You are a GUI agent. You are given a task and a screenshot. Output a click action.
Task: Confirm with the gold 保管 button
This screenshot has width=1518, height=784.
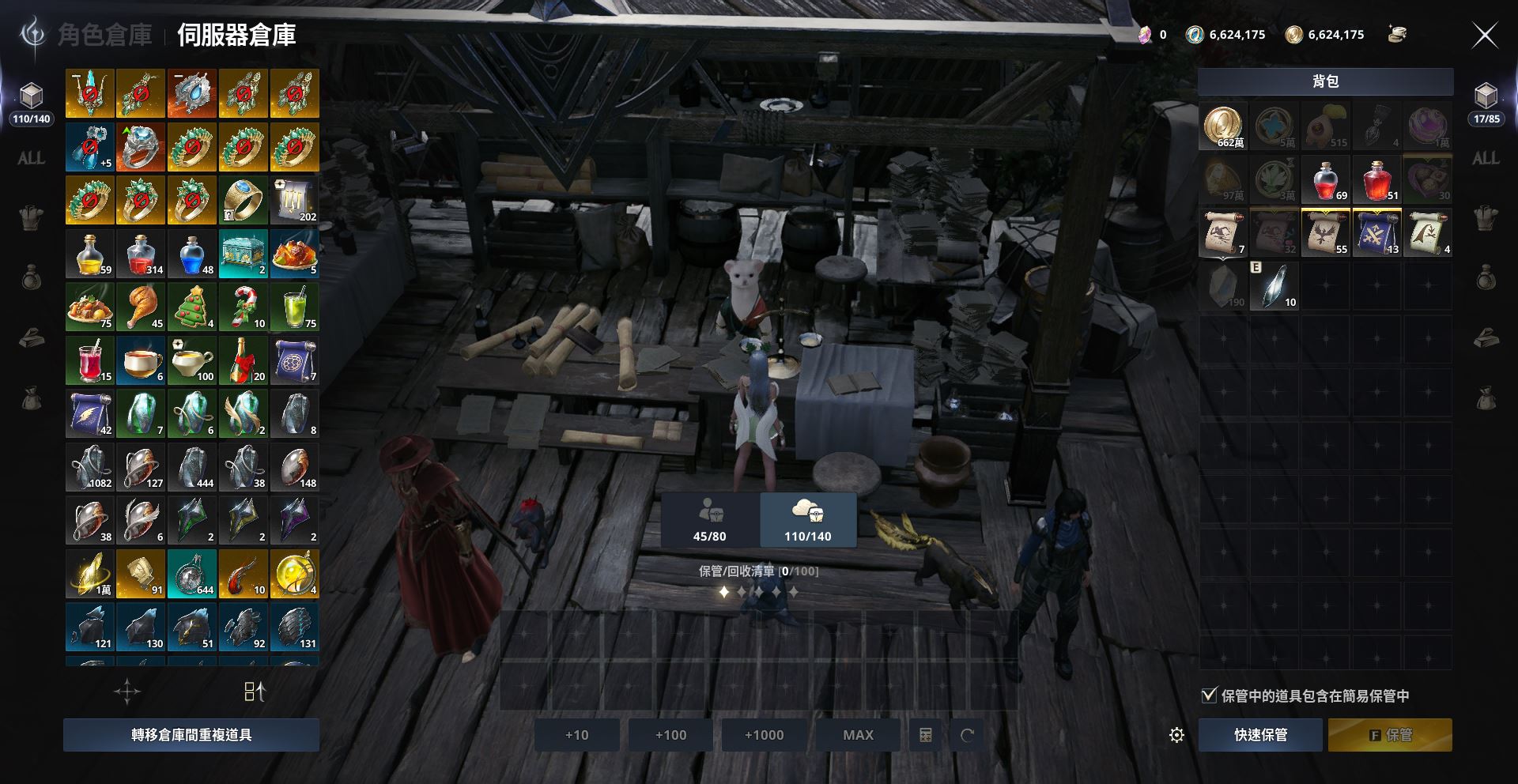point(1390,735)
